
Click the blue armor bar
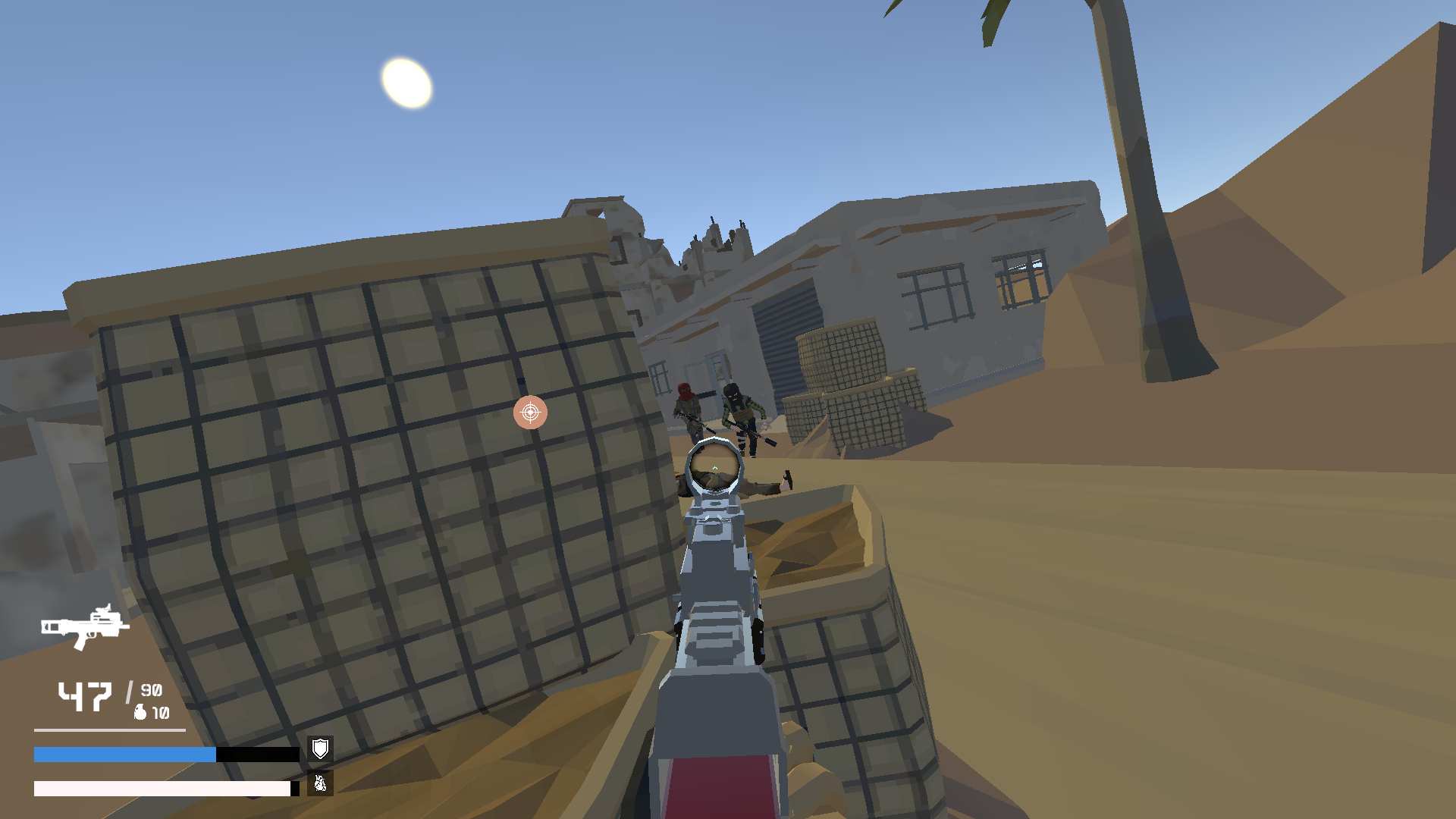tap(121, 753)
